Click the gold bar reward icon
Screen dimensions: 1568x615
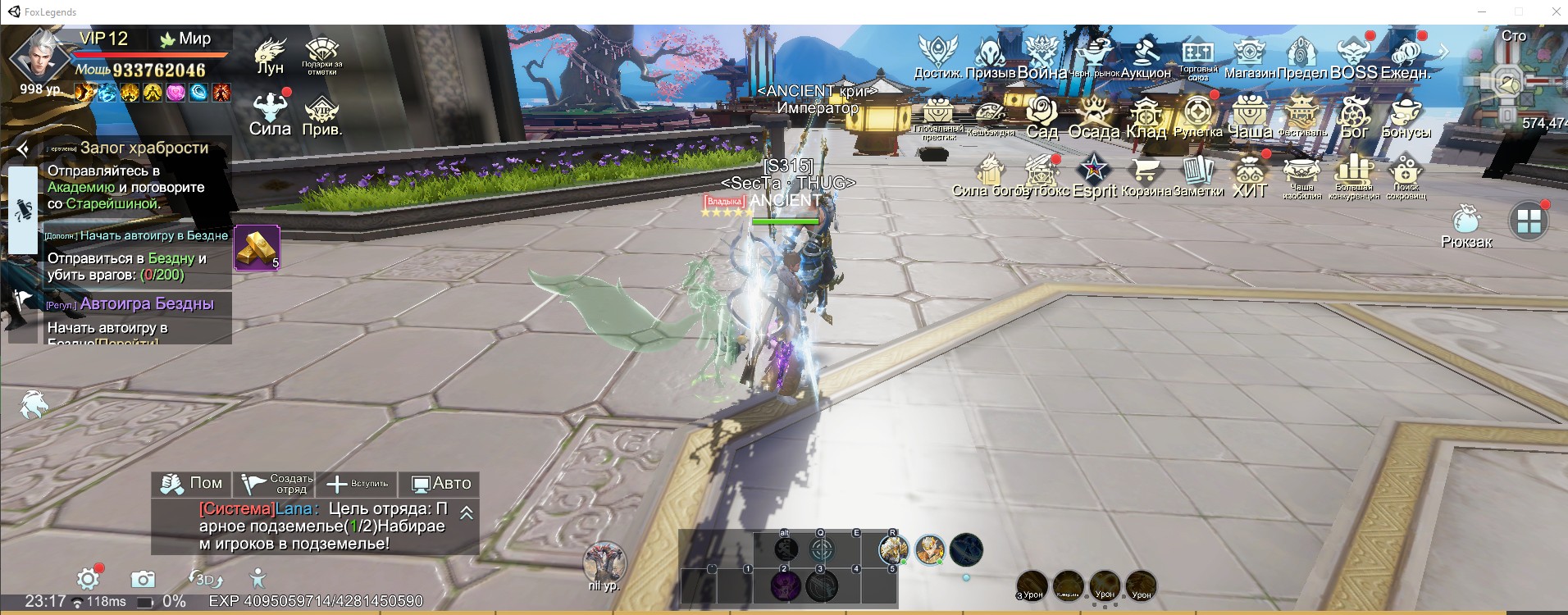pos(257,248)
